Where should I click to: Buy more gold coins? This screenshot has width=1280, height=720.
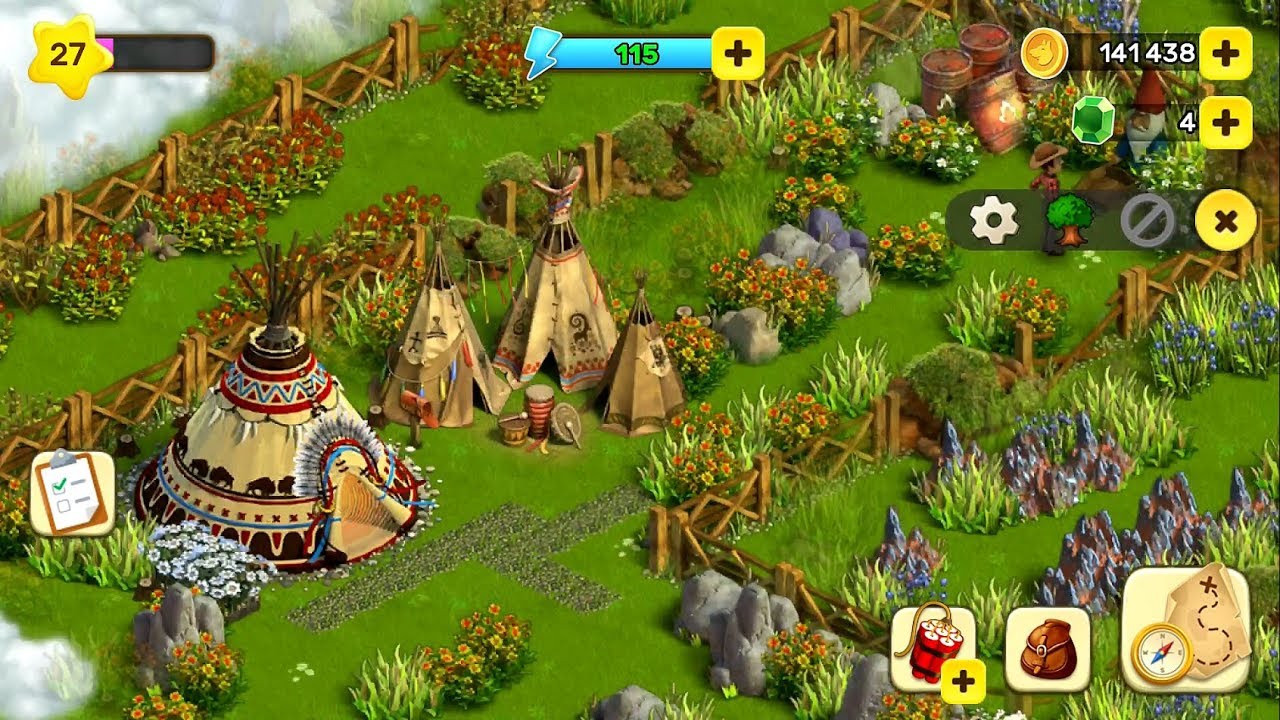point(1225,54)
